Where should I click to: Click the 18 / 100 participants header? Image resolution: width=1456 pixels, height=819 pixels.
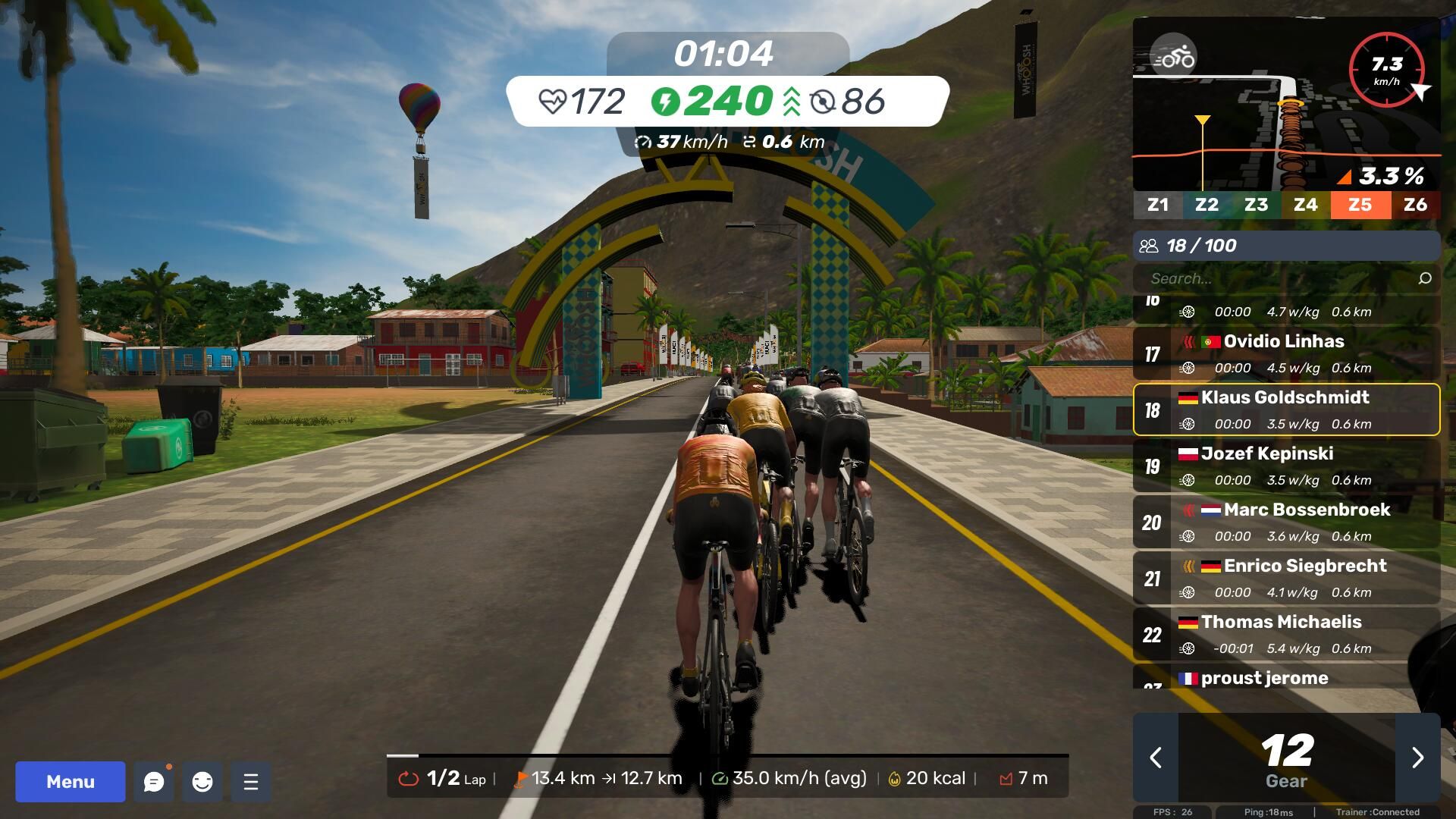[1286, 246]
